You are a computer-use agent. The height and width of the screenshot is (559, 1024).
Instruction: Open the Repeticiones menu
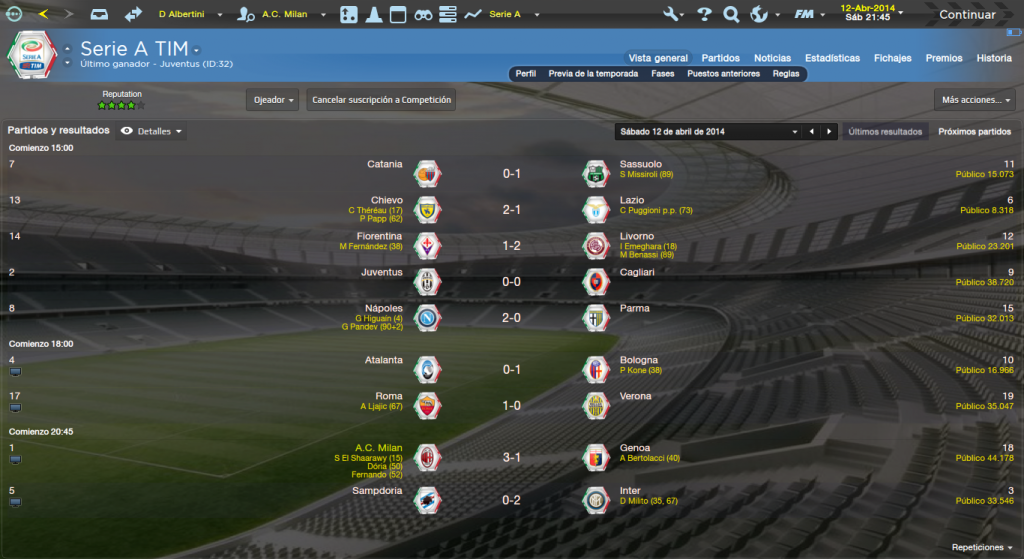(982, 547)
